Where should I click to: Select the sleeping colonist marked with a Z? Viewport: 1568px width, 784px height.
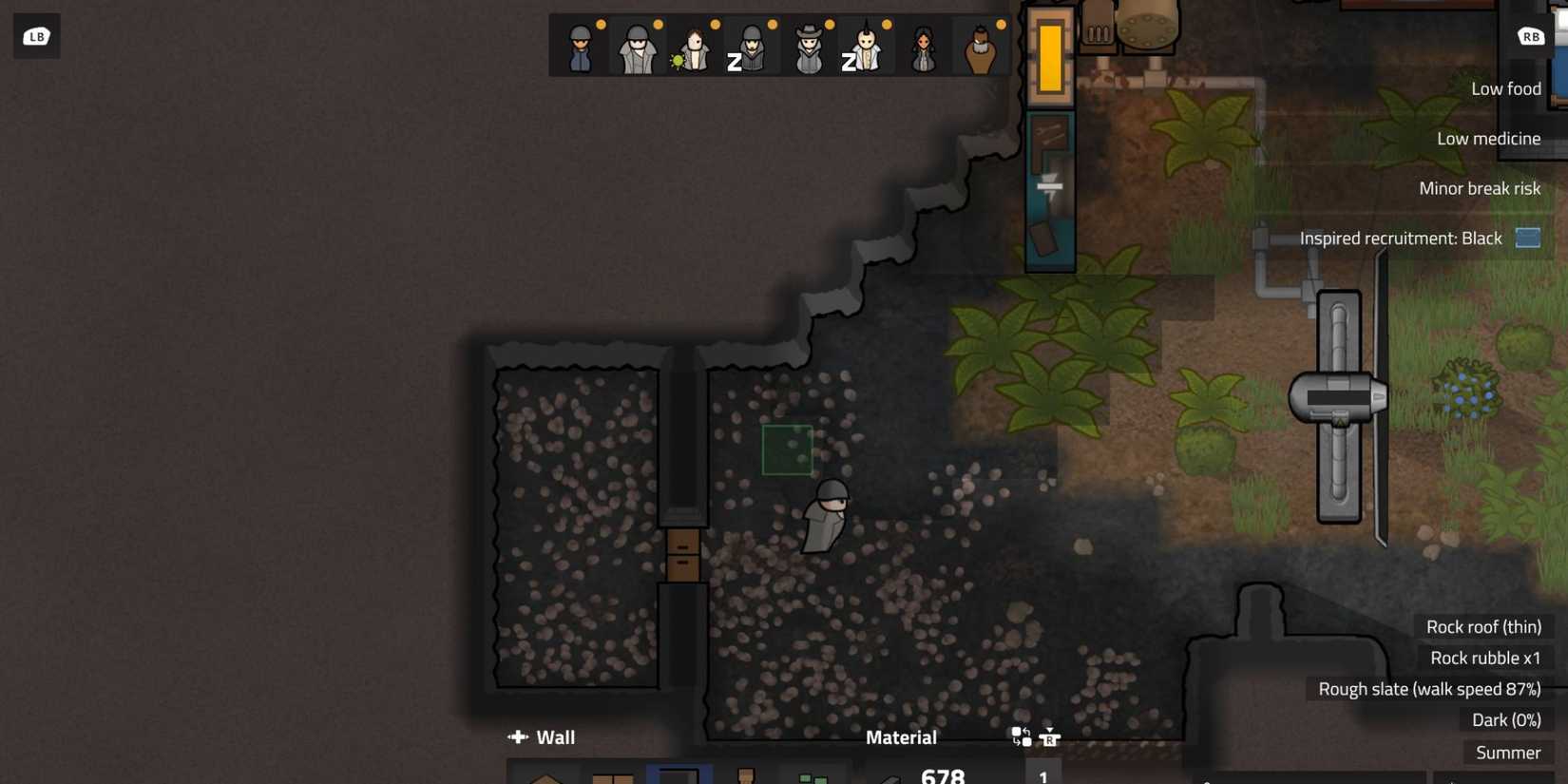751,48
